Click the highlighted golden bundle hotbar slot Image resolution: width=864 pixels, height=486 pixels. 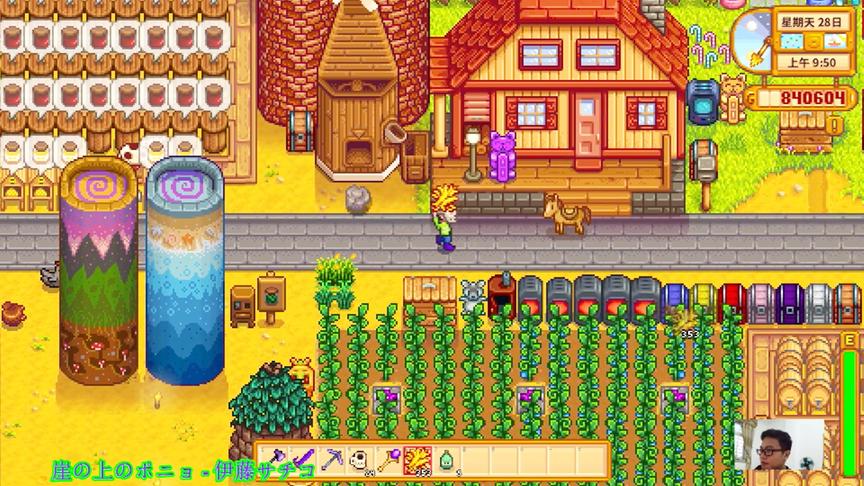tap(415, 459)
